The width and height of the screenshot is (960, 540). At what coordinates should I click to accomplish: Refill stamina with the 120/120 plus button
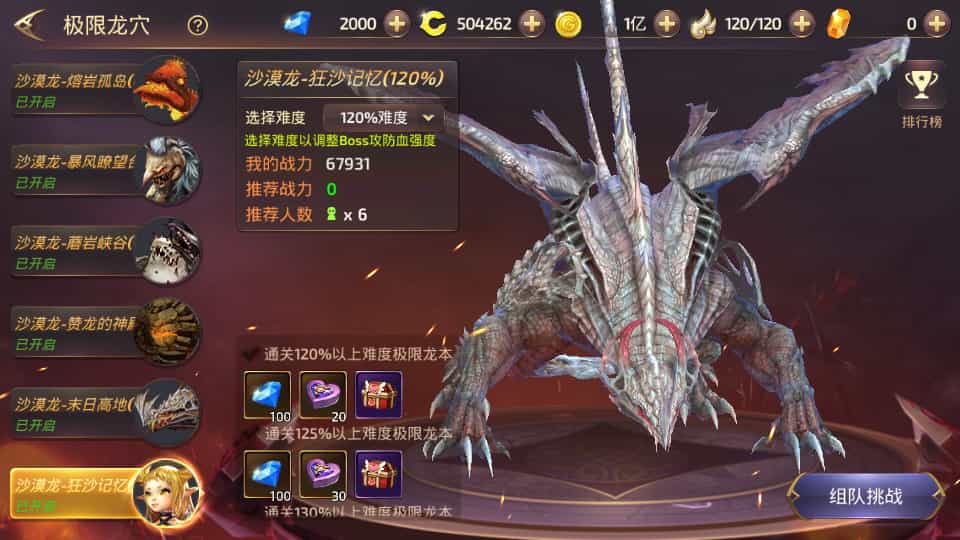coord(802,23)
